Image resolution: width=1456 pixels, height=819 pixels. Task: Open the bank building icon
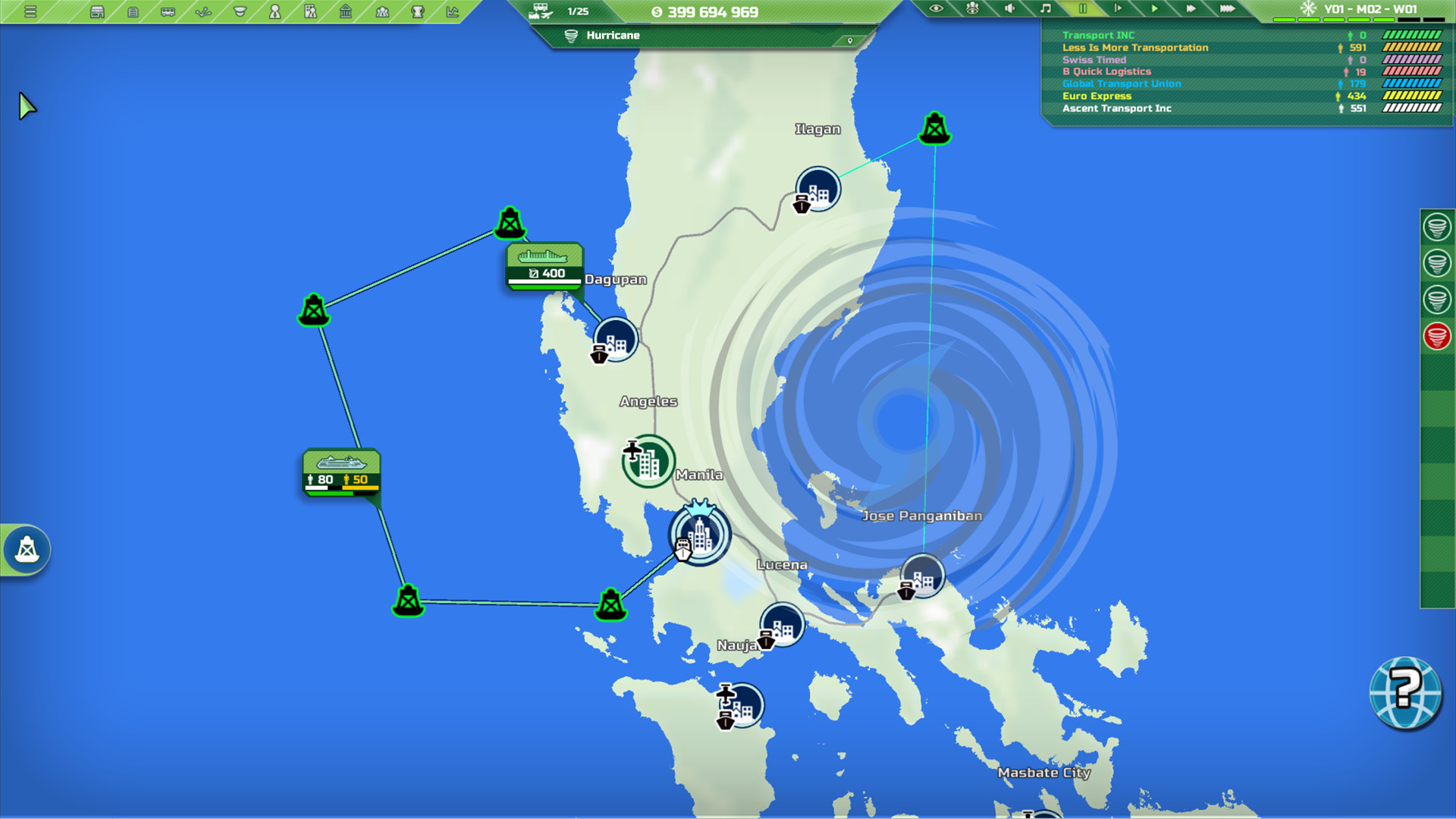tap(345, 12)
